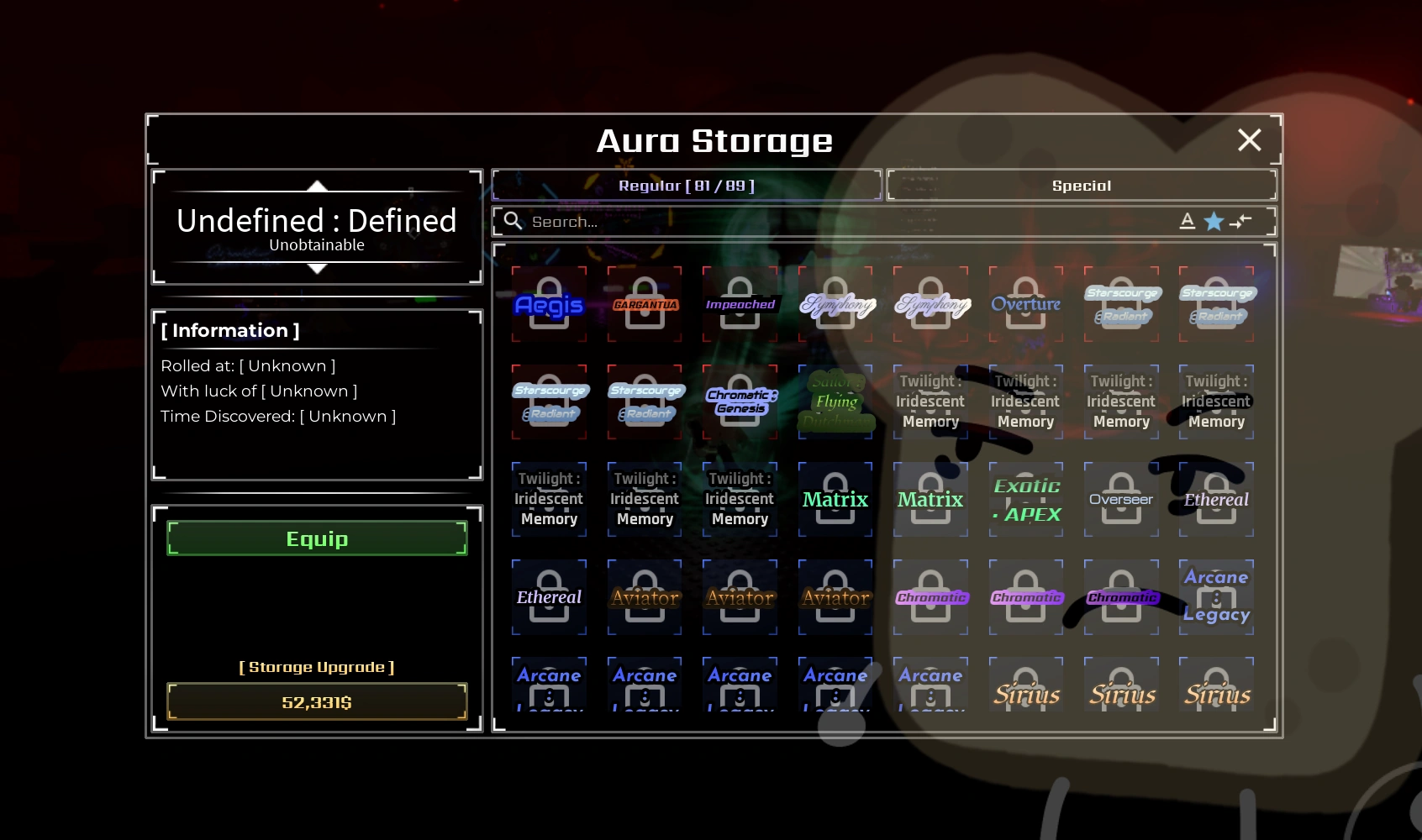Click inside the Search field
Viewport: 1422px width, 840px height.
672,221
